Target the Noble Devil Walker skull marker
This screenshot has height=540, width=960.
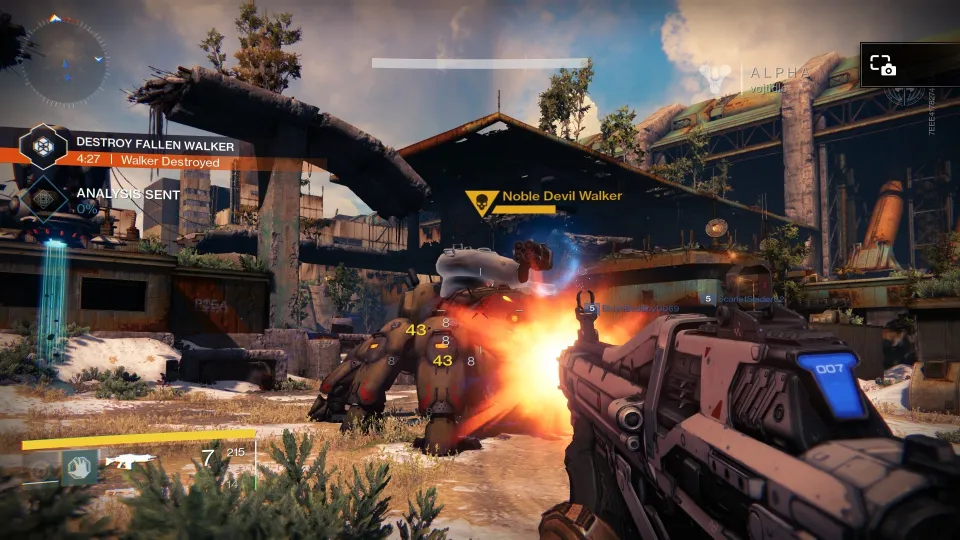point(481,203)
